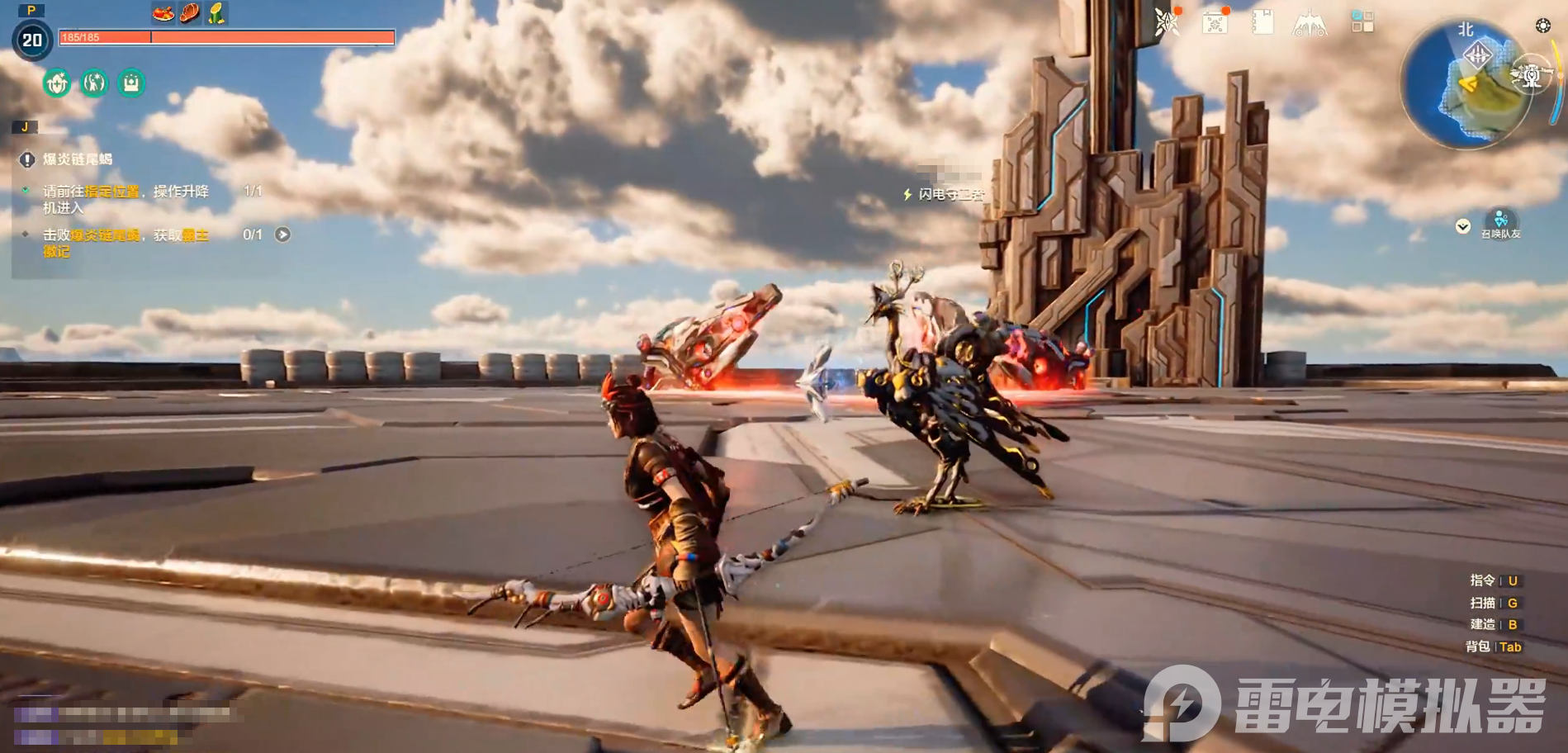Open the four-squares grid menu icon
This screenshot has height=753, width=1568.
[1362, 22]
